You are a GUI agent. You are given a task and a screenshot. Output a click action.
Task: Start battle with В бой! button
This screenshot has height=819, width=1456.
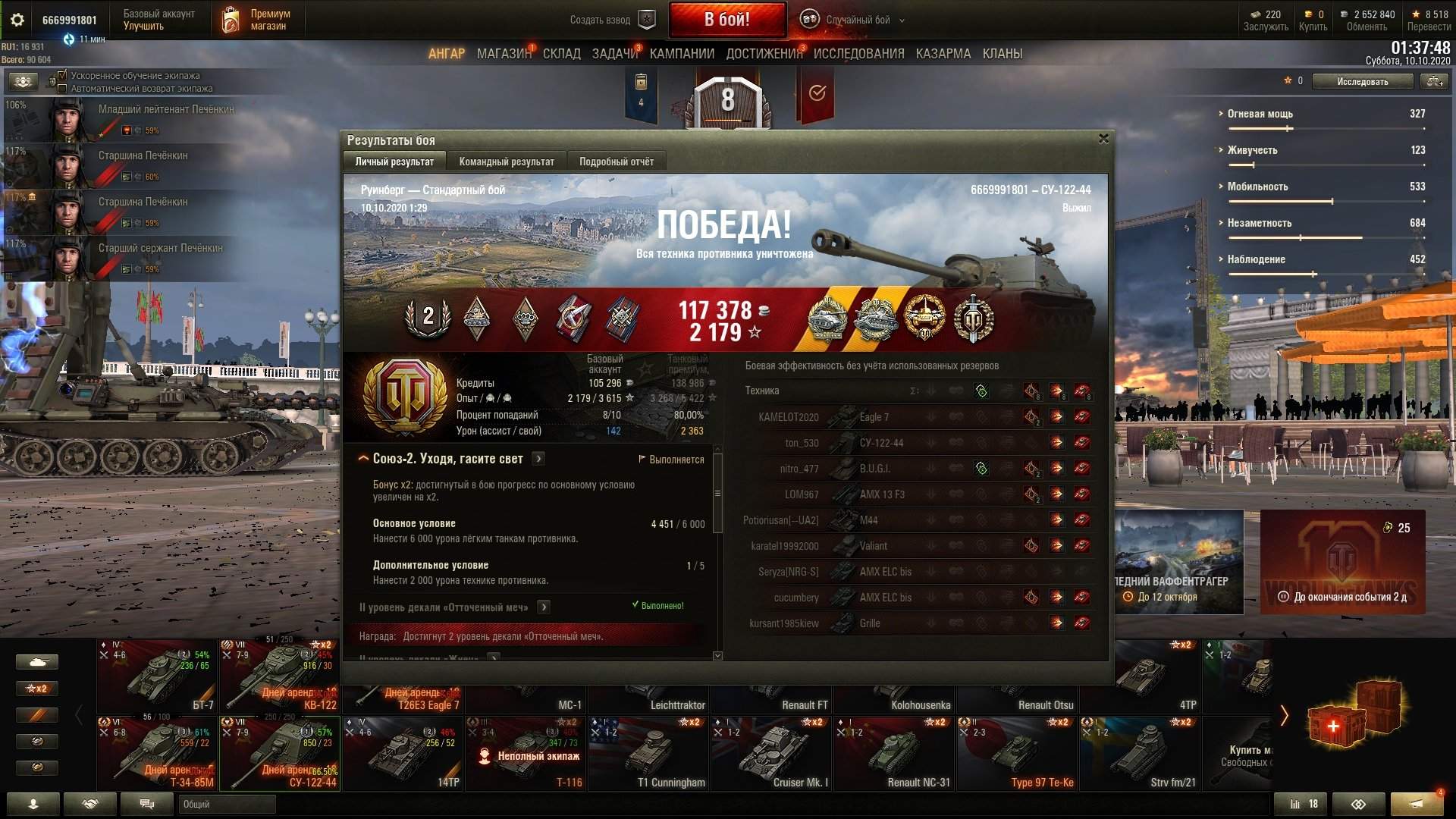click(726, 20)
